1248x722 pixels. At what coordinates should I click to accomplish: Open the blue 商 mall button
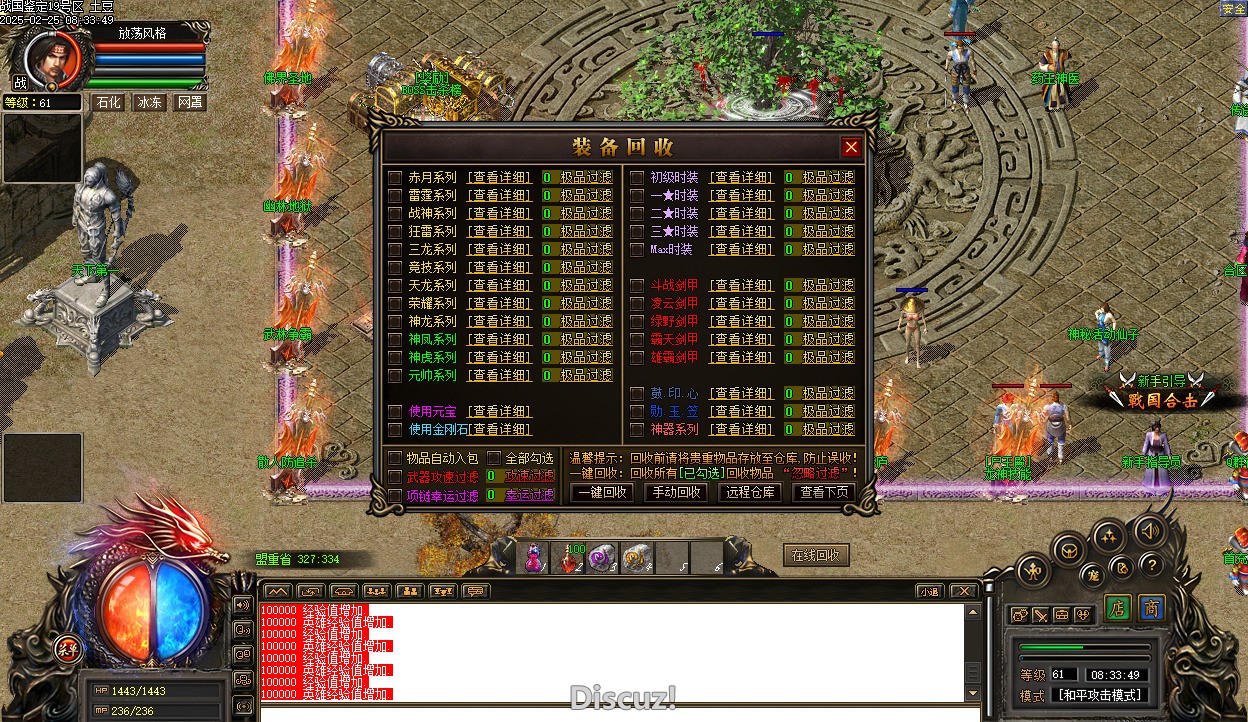tap(1152, 609)
